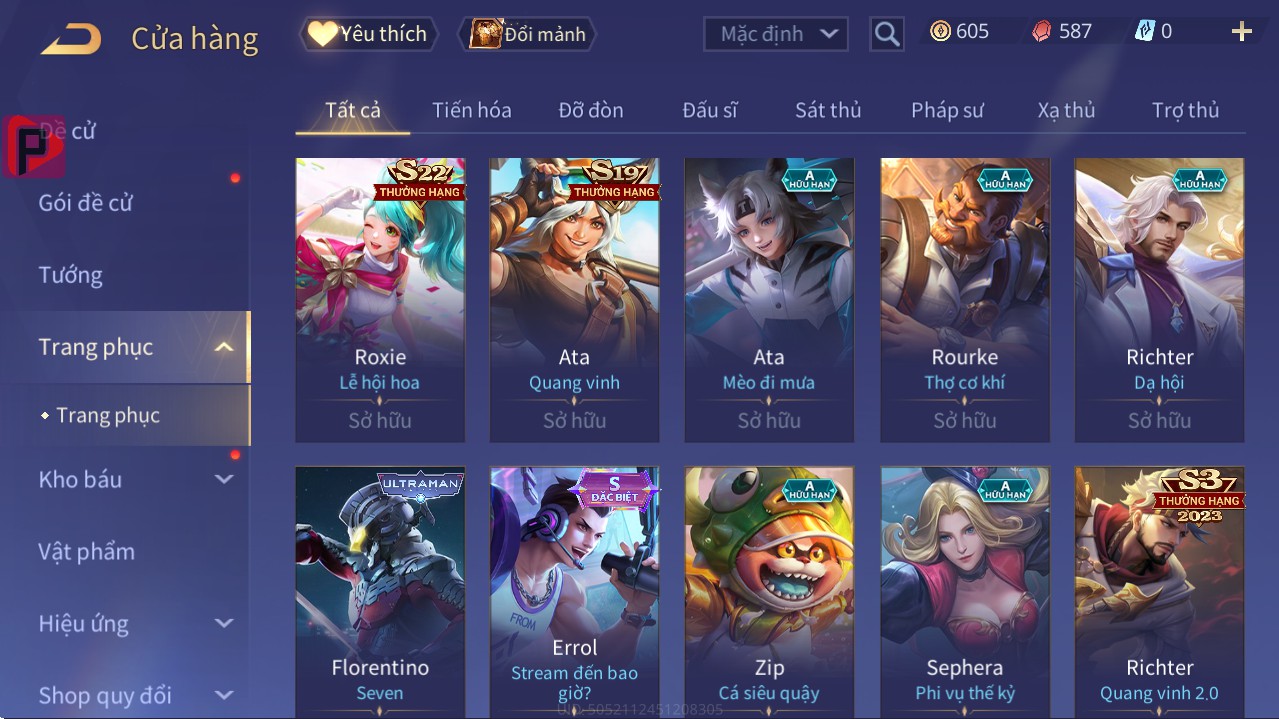Open the Mặc định sort dropdown

[x=776, y=34]
